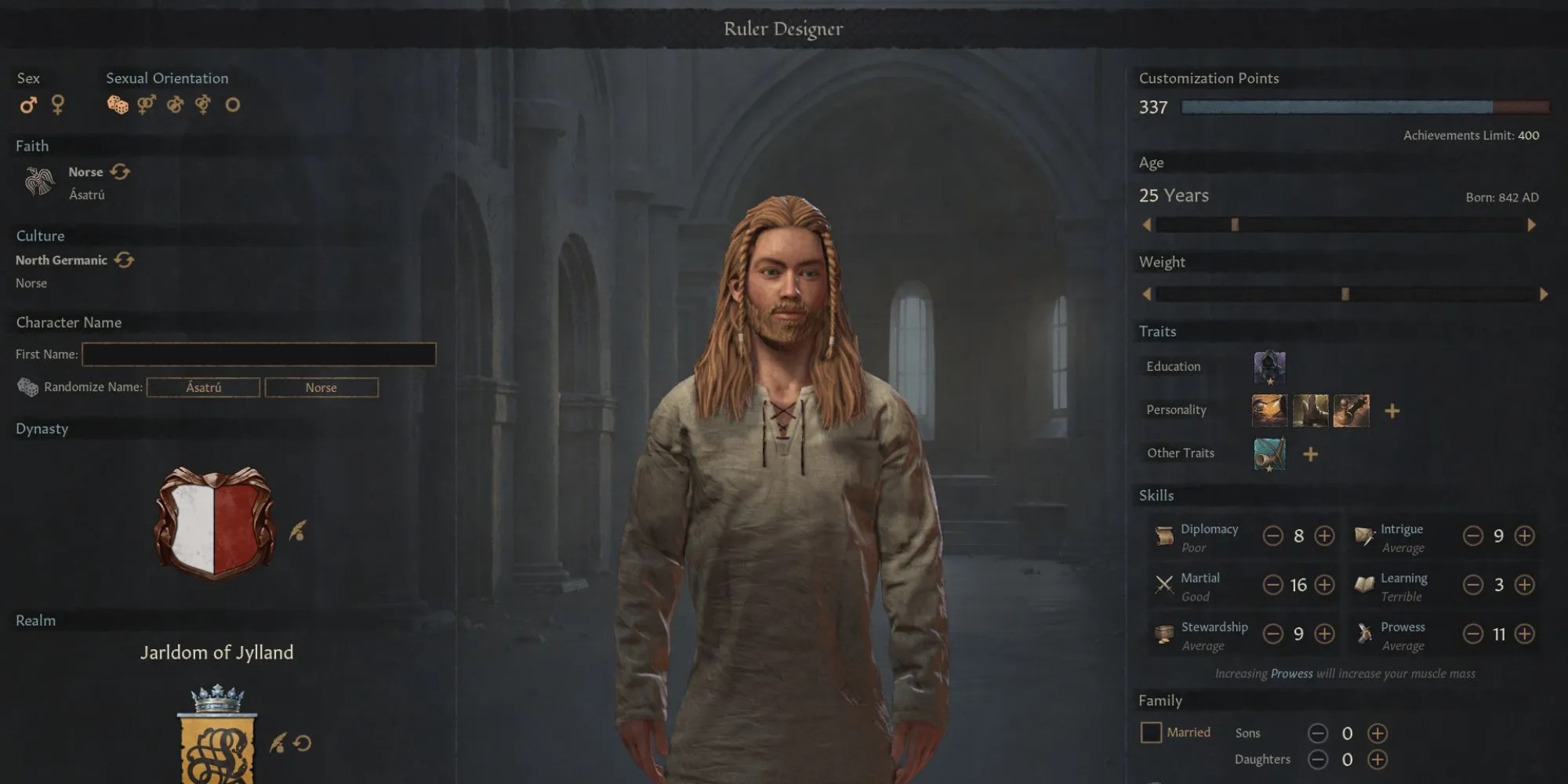Open the Ruler Designer title banner

783,28
